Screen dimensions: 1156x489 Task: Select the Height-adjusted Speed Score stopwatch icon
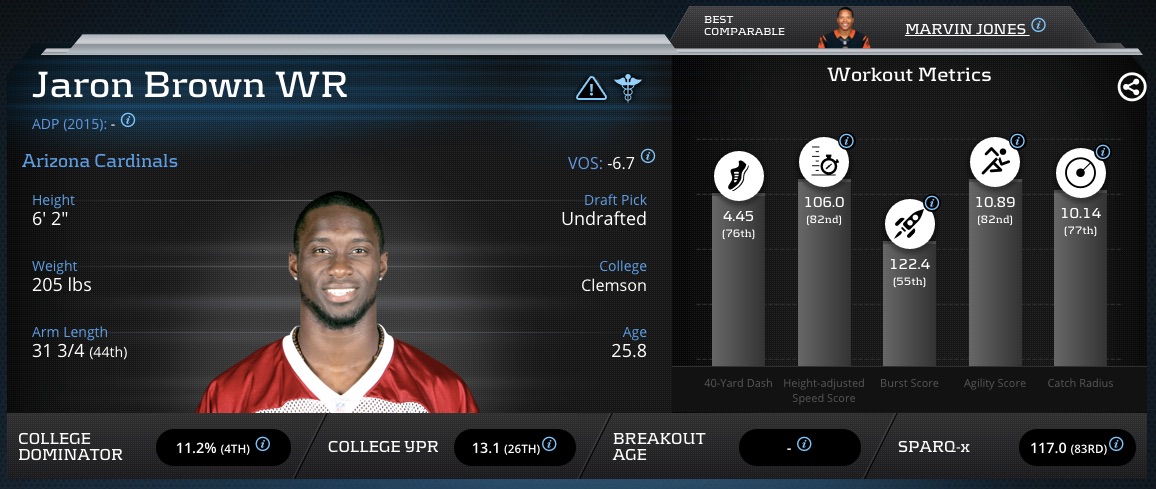click(823, 163)
